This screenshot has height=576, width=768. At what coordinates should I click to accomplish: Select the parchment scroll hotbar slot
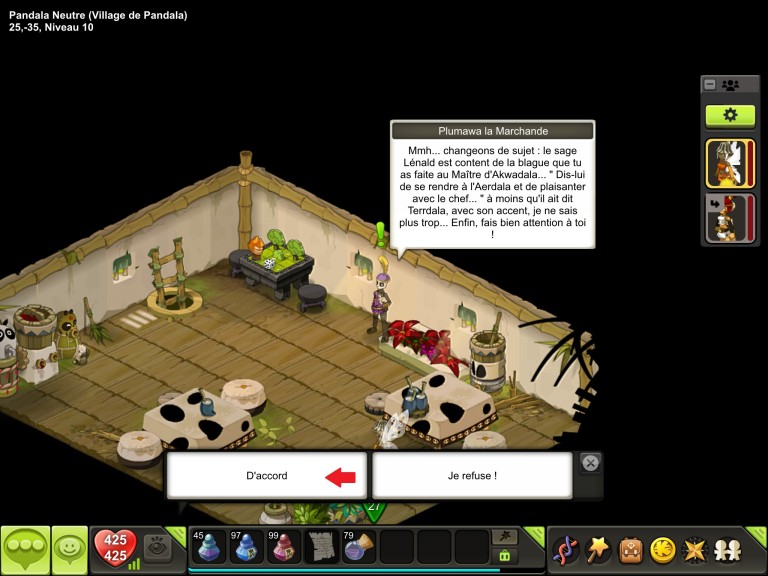coord(321,547)
